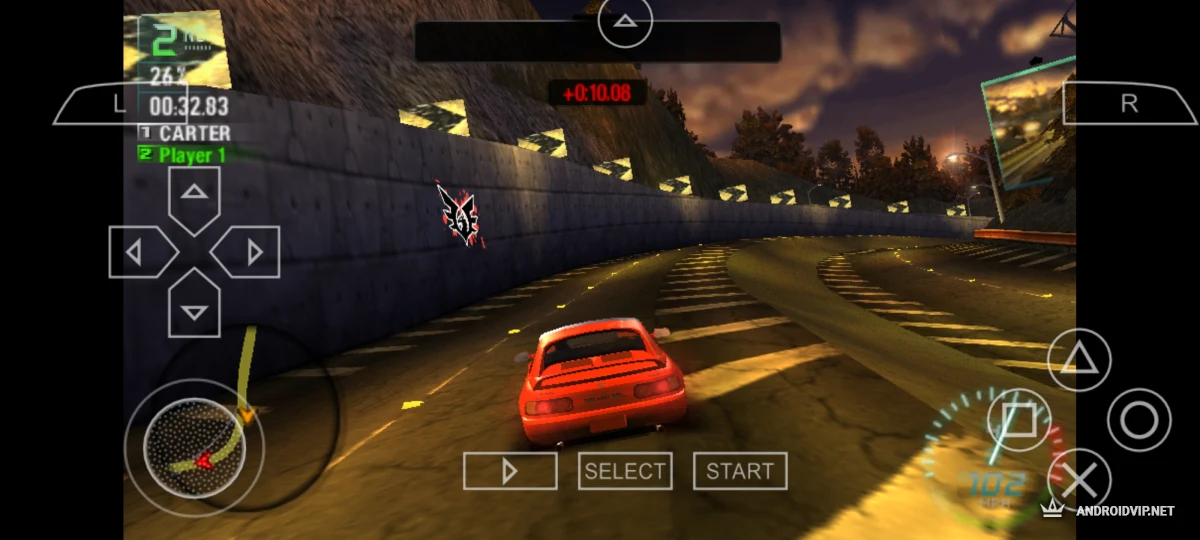
Task: Click the START button
Action: coord(740,471)
